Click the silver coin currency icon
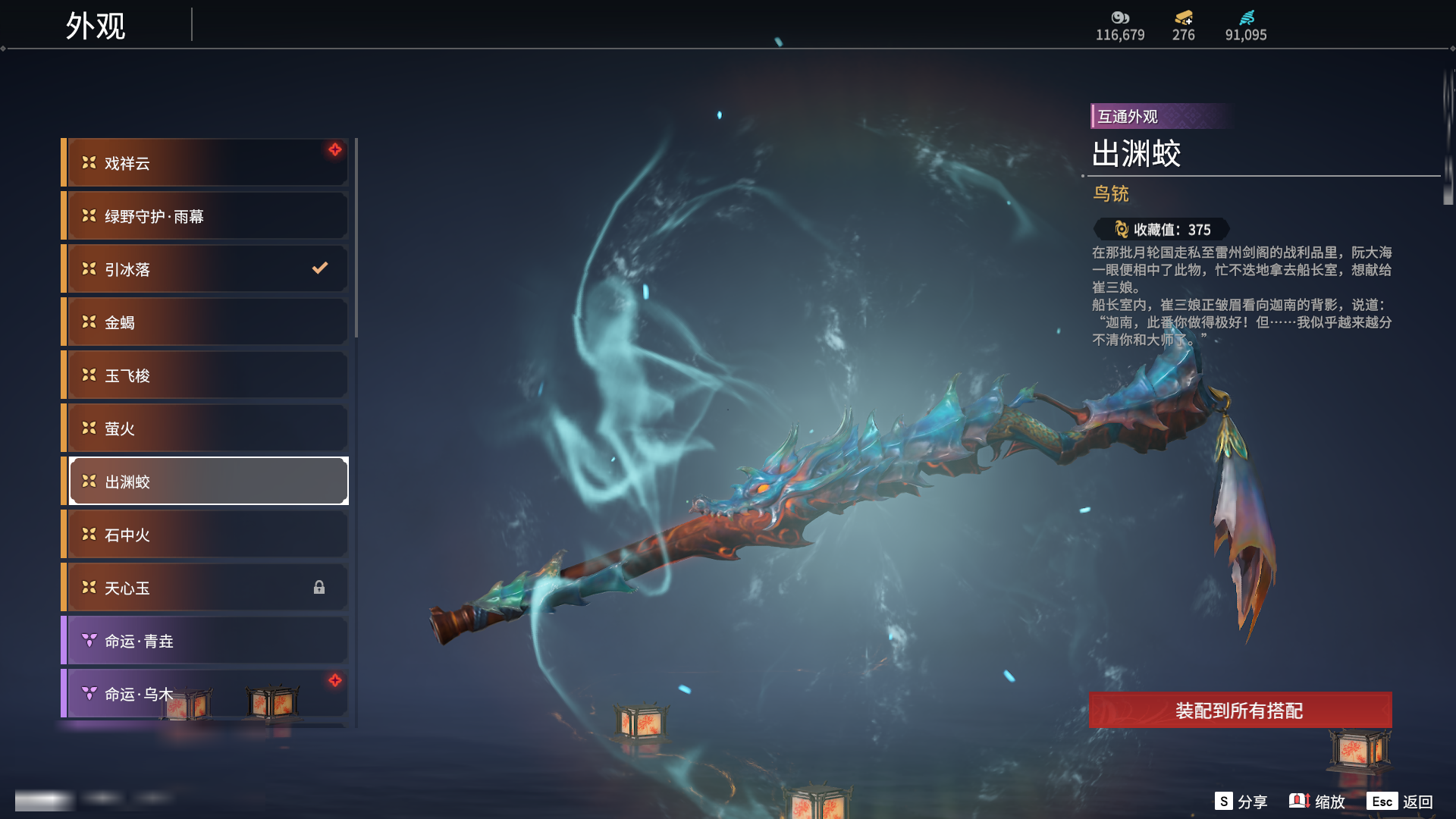This screenshot has width=1456, height=819. (x=1120, y=17)
